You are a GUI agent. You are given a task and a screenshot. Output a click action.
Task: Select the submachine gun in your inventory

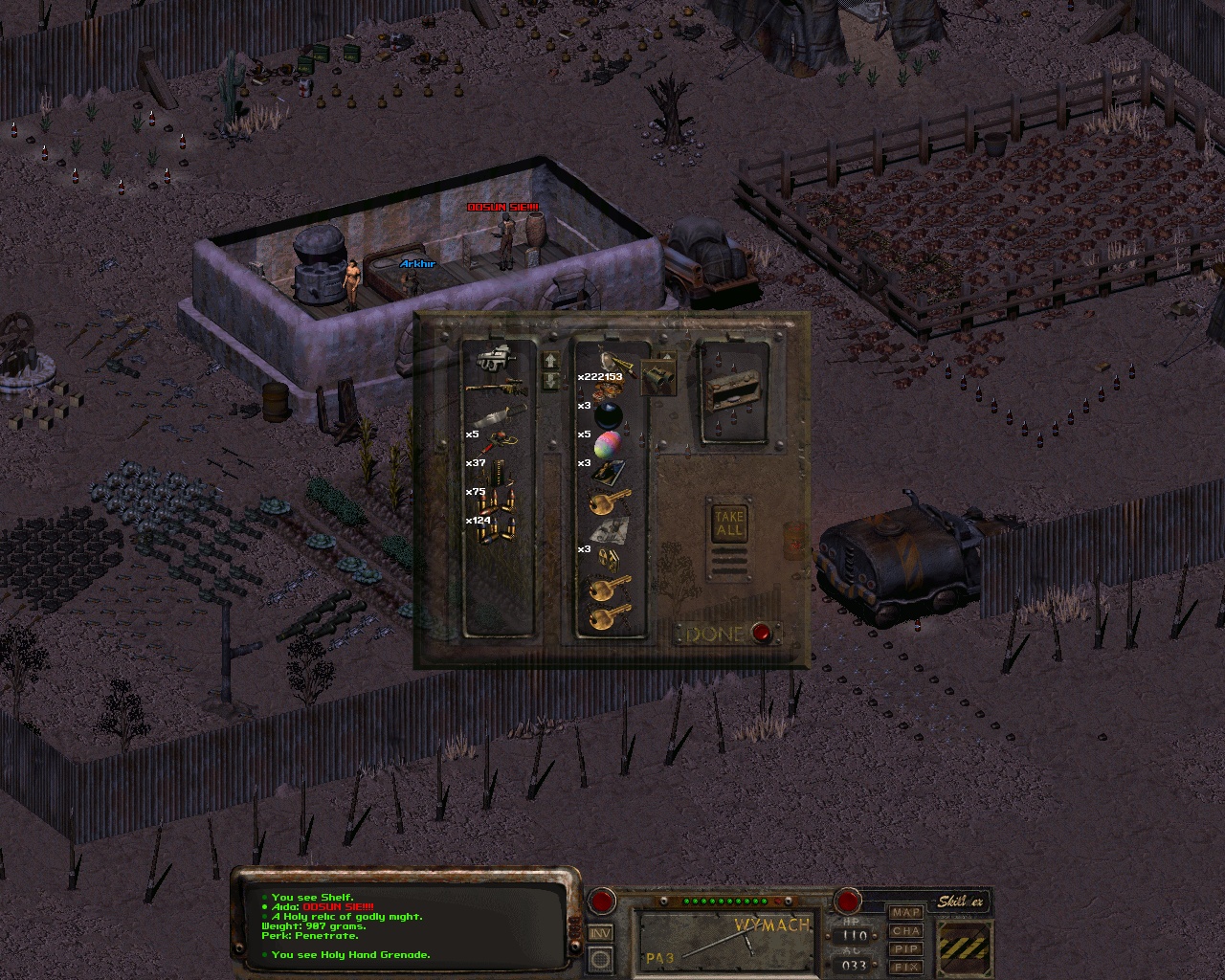click(496, 360)
